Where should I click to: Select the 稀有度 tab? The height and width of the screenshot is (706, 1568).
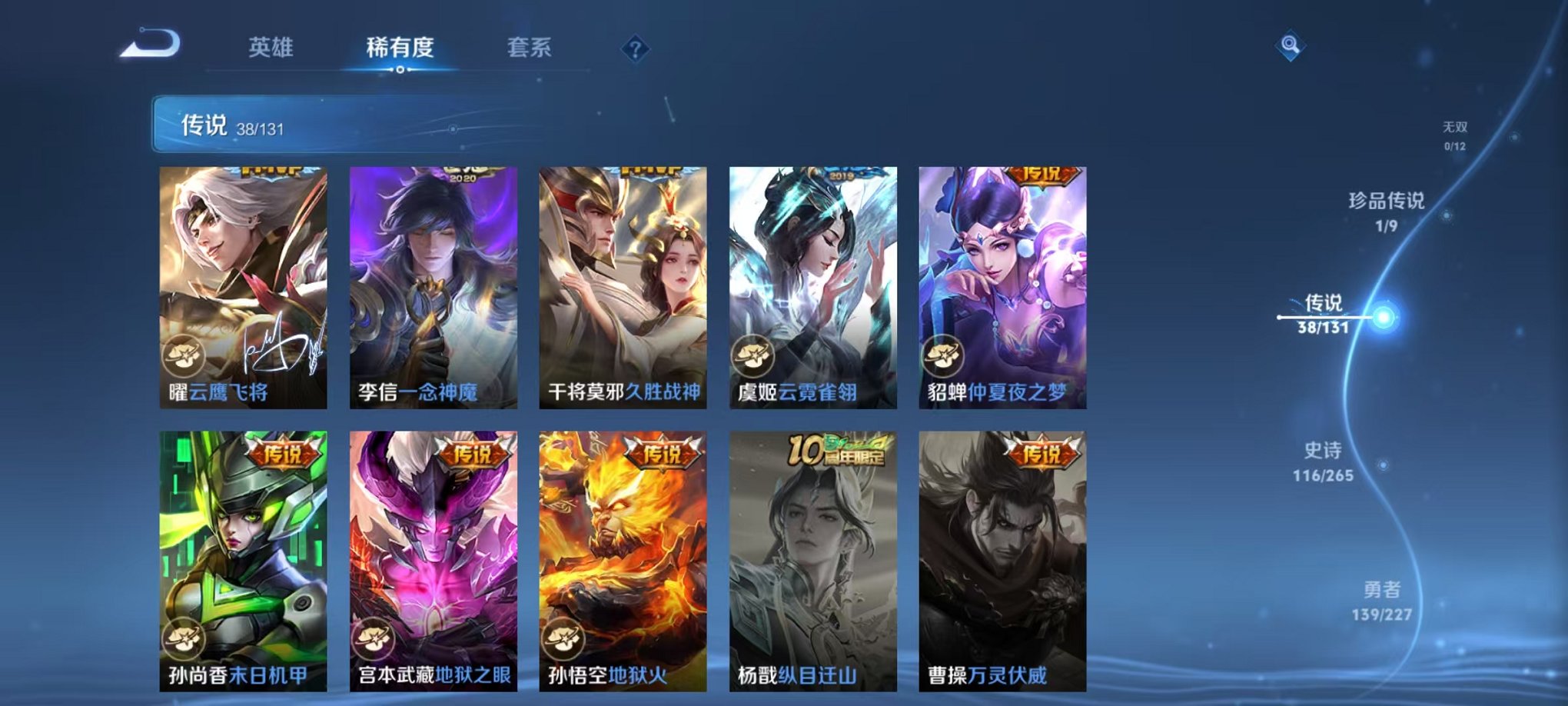(399, 48)
